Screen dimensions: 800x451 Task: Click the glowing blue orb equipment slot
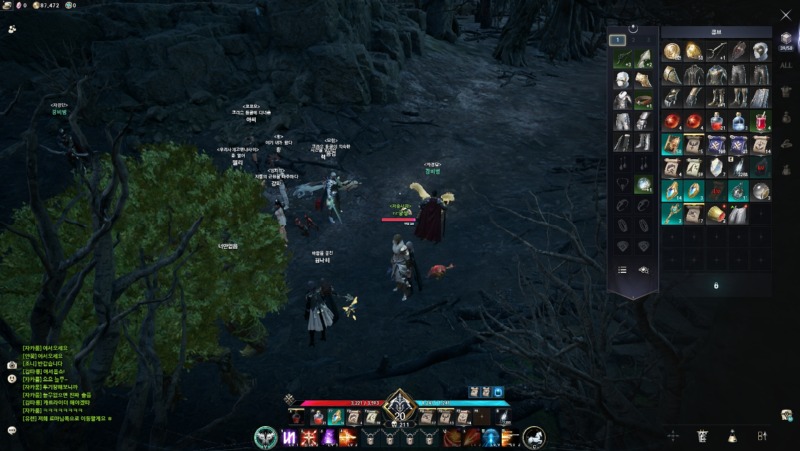(x=644, y=184)
